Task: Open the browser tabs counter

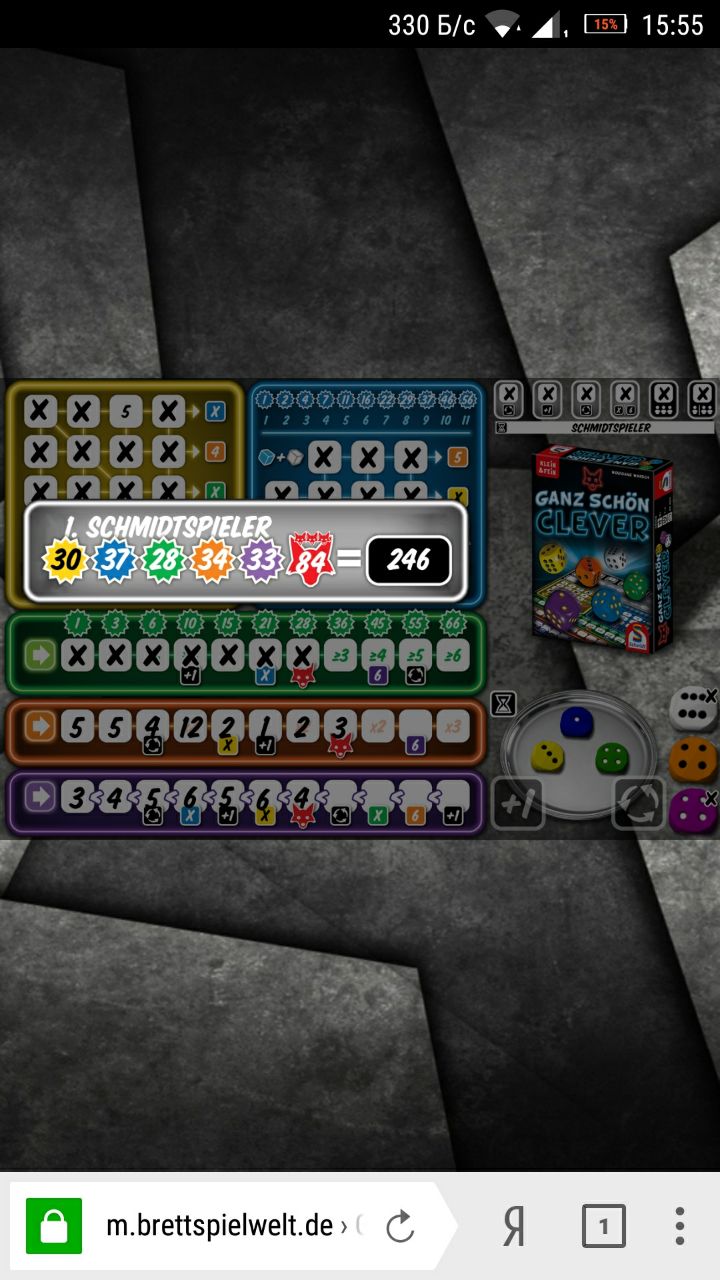Action: pos(603,1226)
